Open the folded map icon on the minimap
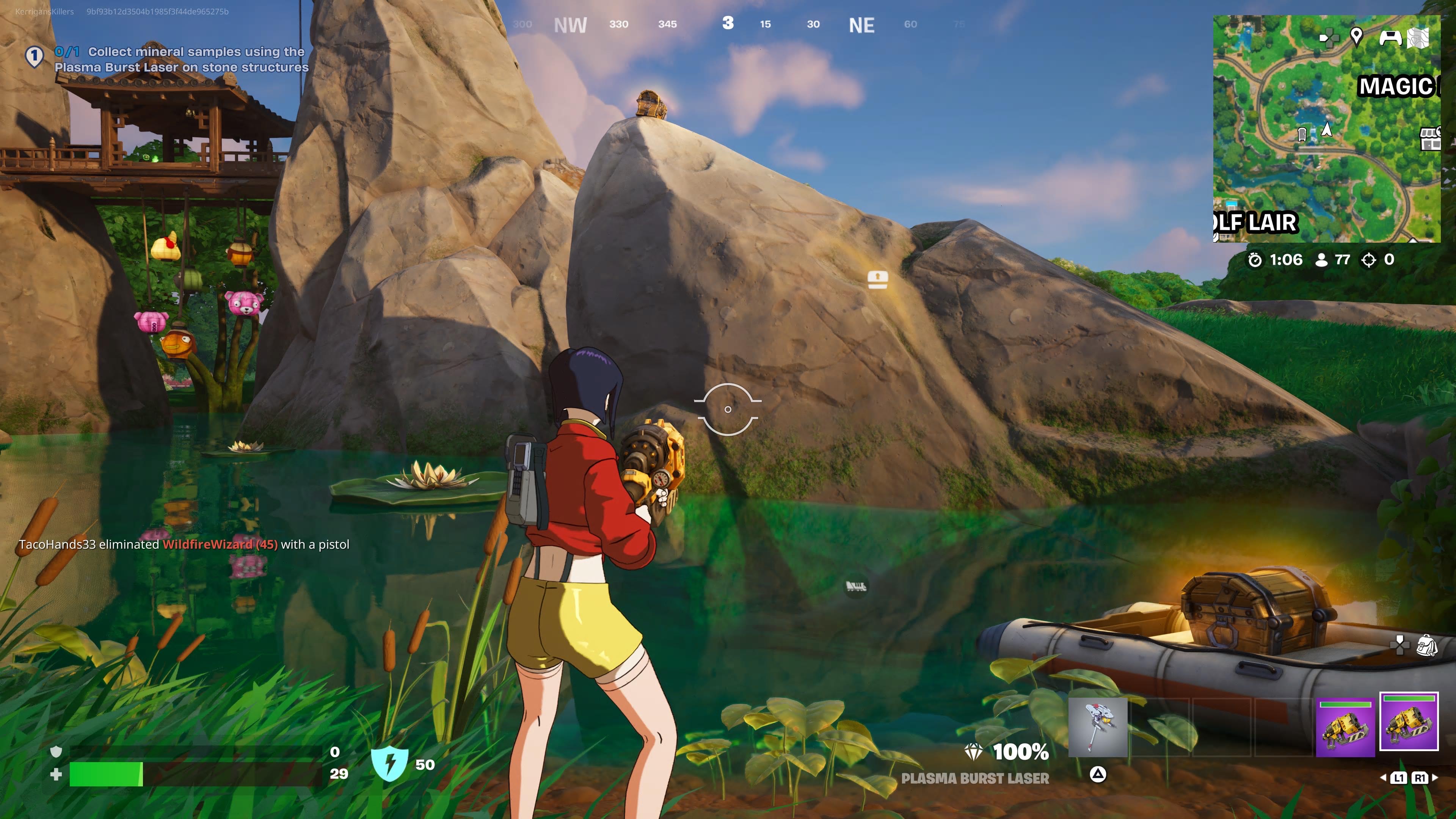The width and height of the screenshot is (1456, 819). coord(1418,38)
